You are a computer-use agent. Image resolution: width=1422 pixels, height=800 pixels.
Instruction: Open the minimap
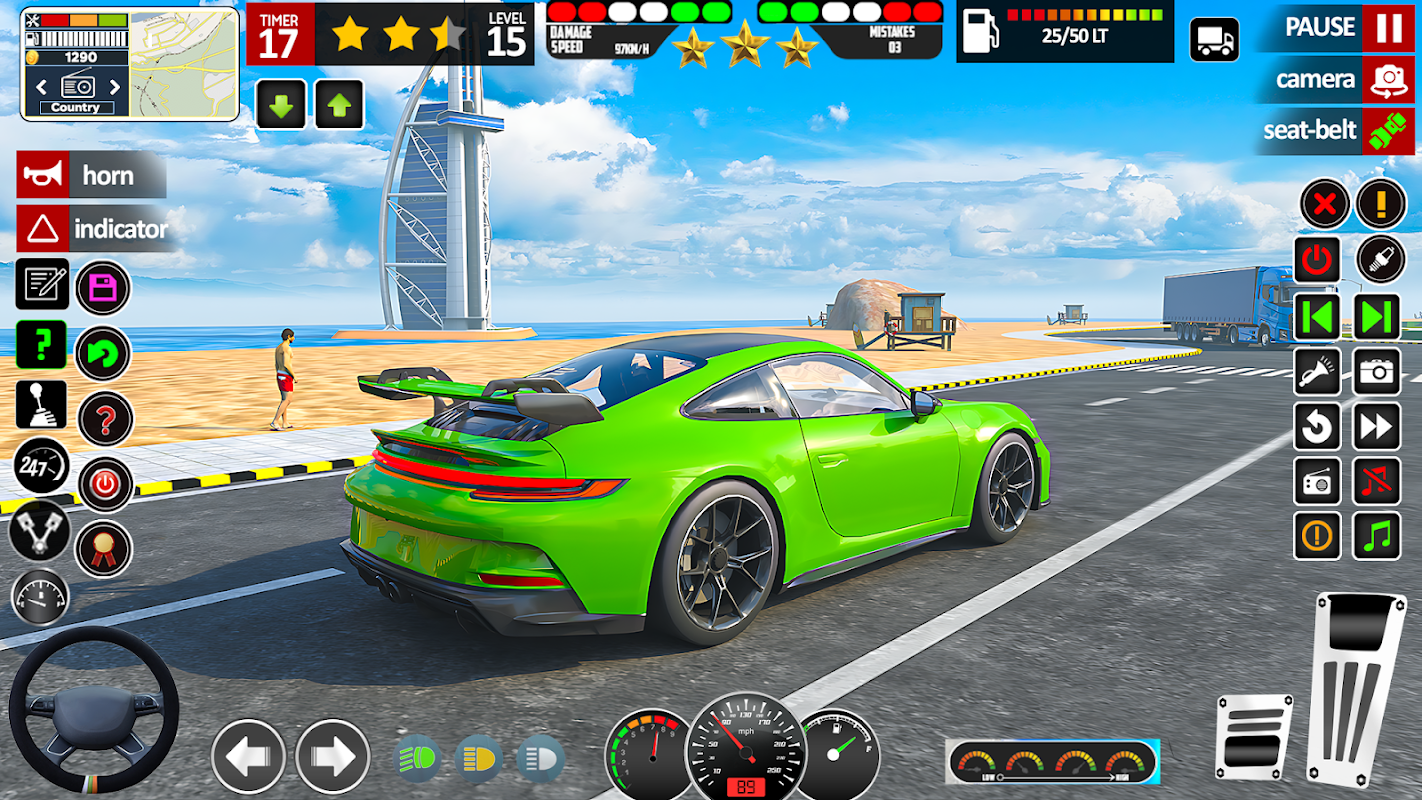click(x=184, y=63)
